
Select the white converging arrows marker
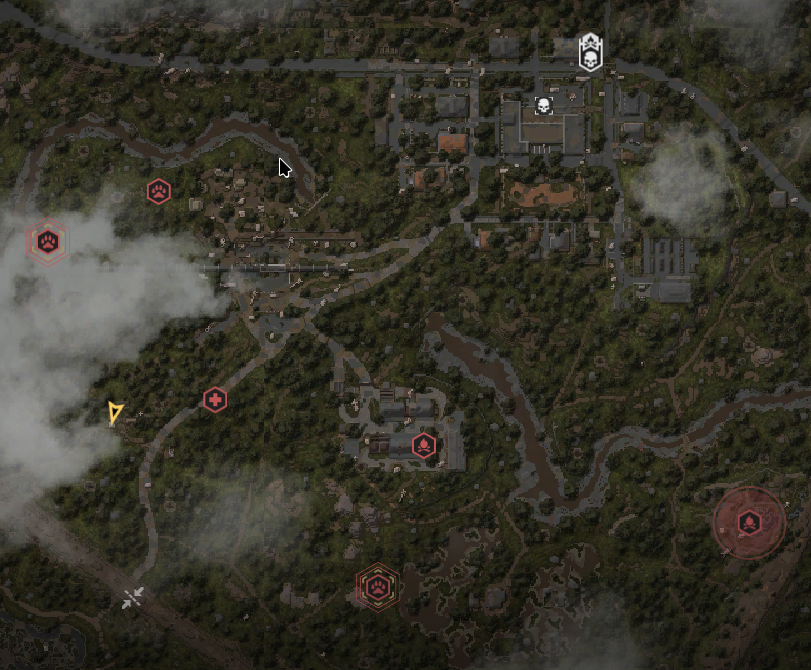pos(133,598)
